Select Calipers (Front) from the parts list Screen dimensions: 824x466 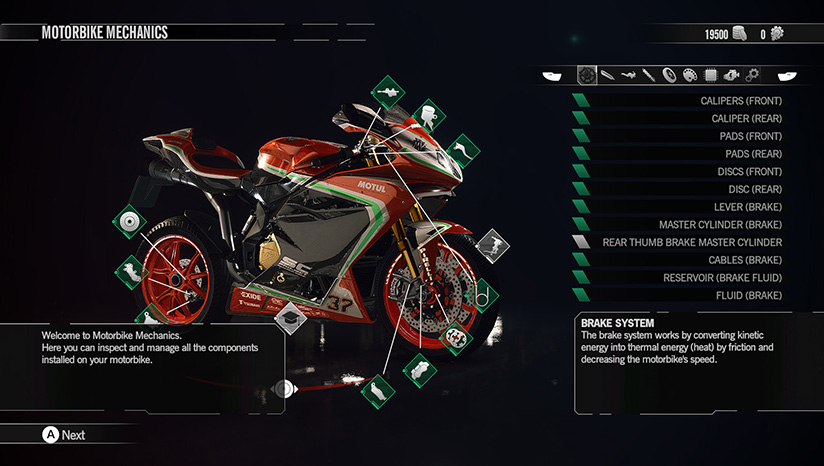[727, 101]
